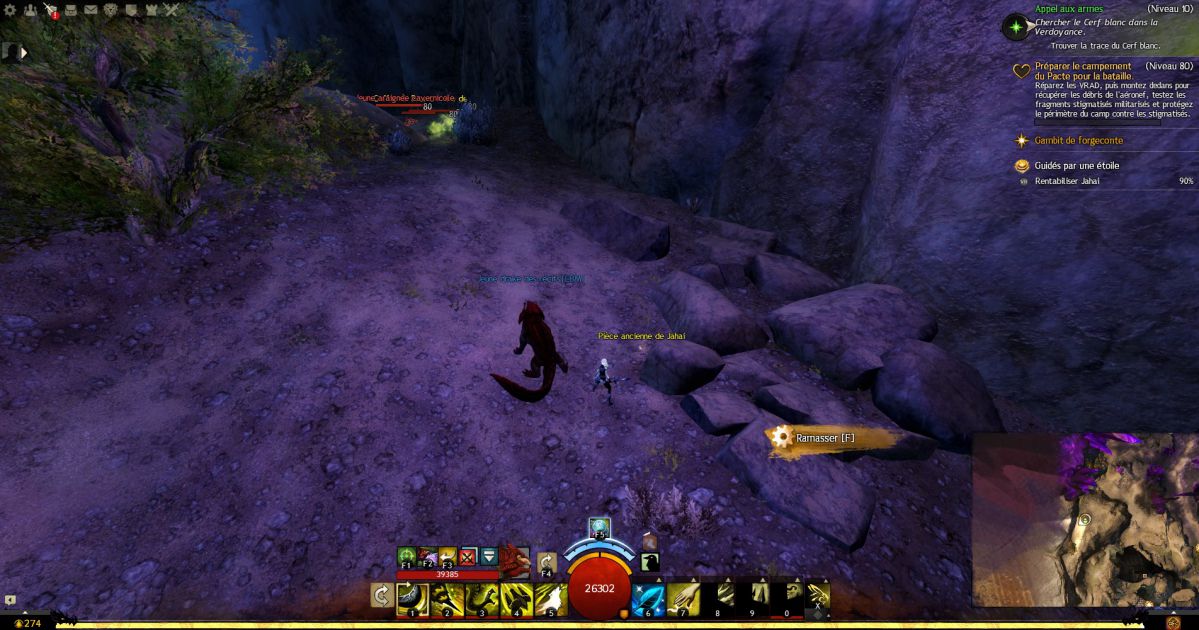1199x630 pixels.
Task: Activate the bird mount icon
Action: (650, 562)
